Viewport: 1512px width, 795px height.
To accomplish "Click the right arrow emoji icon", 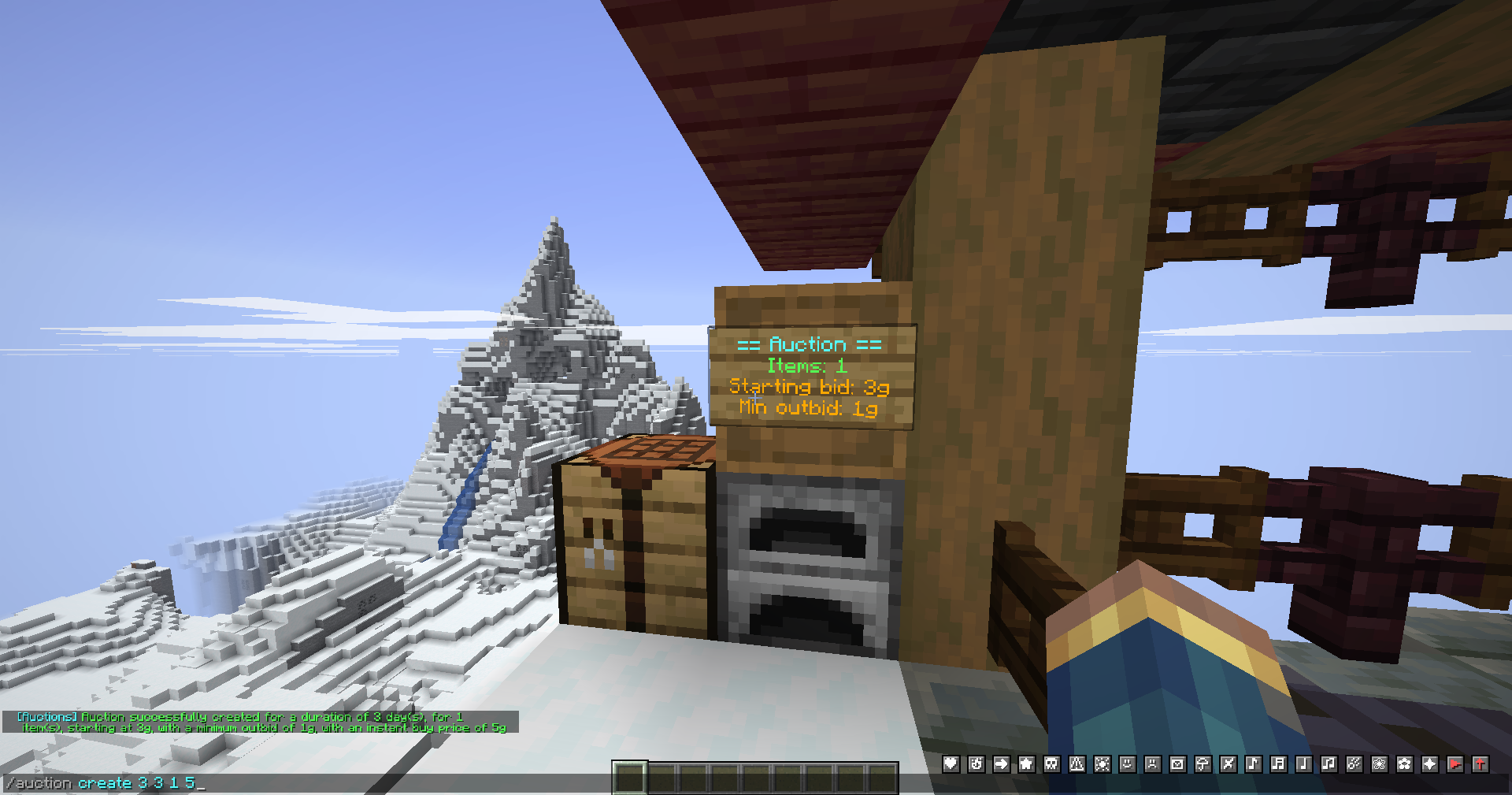I will coord(1002,764).
